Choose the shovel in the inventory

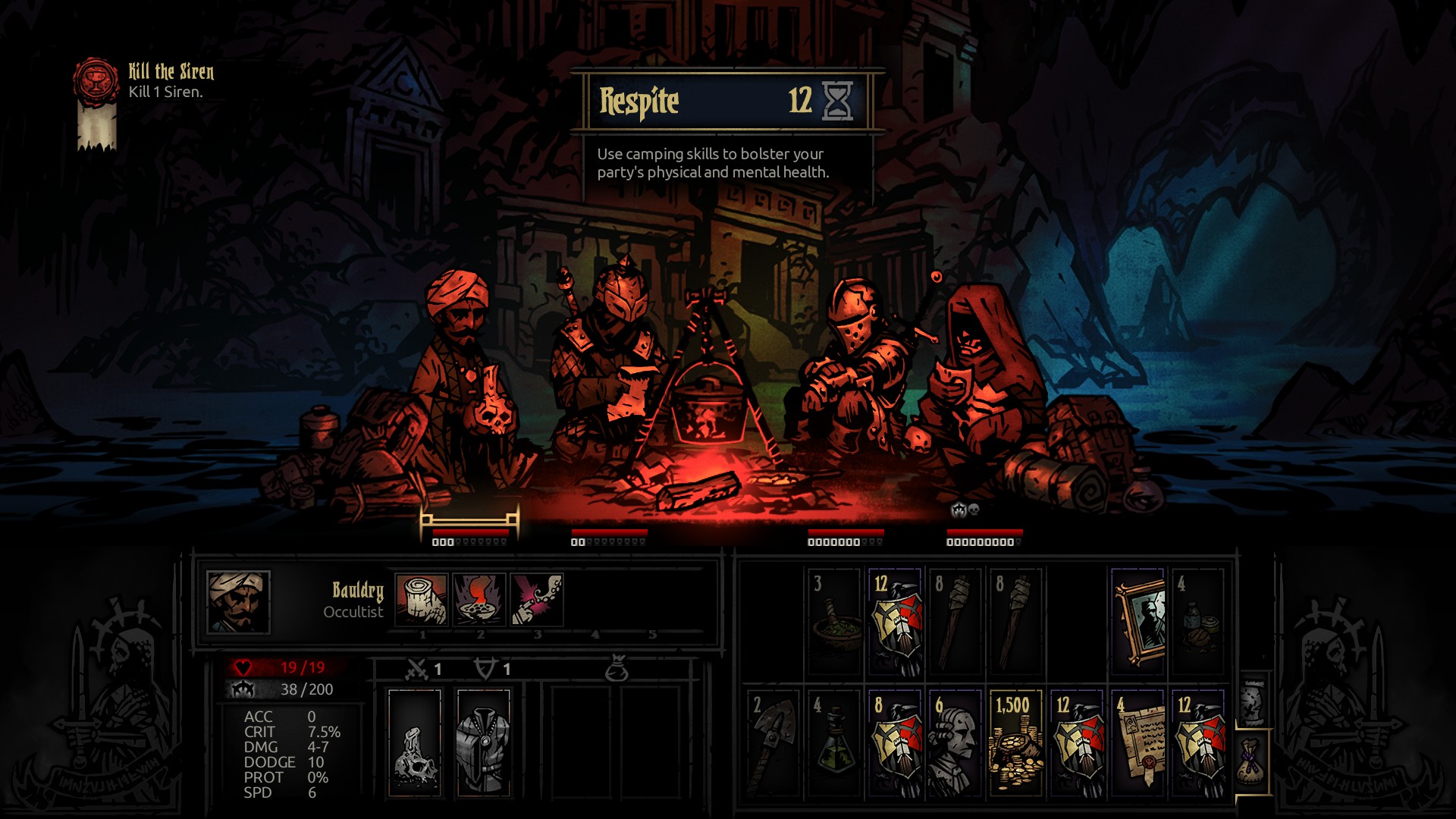(773, 743)
